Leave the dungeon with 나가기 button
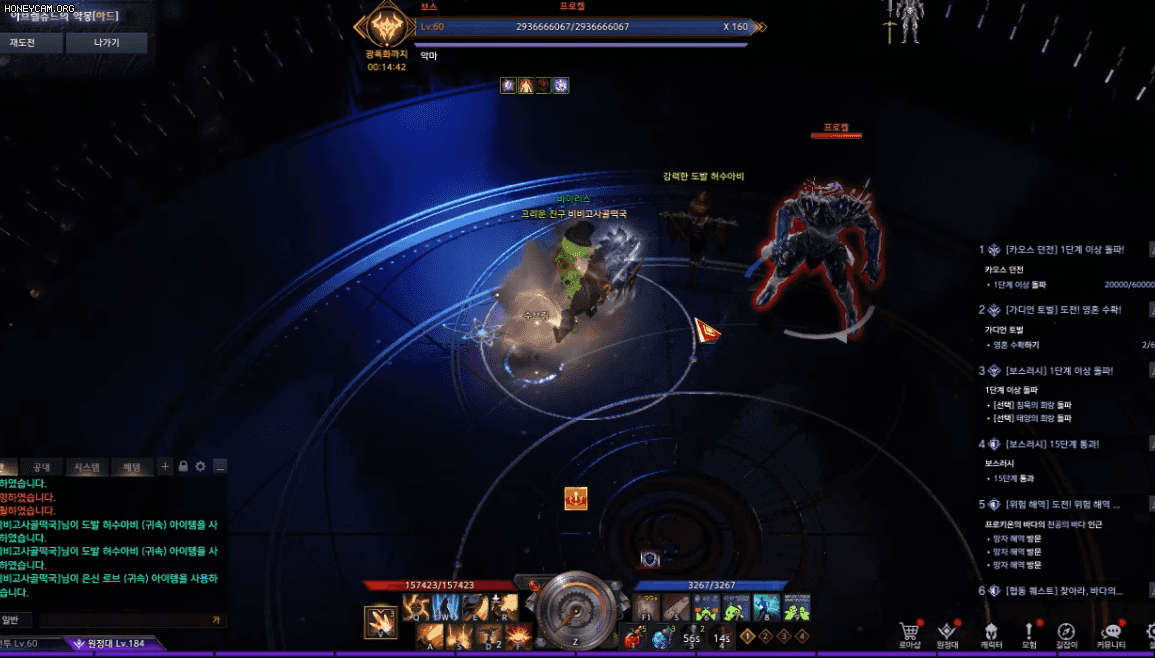 [x=106, y=43]
